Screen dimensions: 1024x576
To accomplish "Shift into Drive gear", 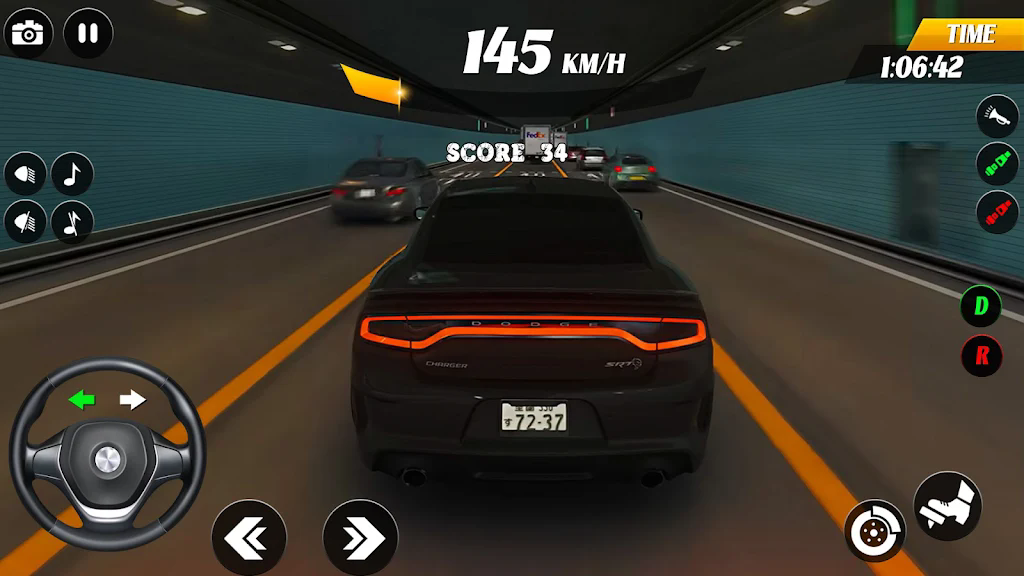I will (981, 306).
